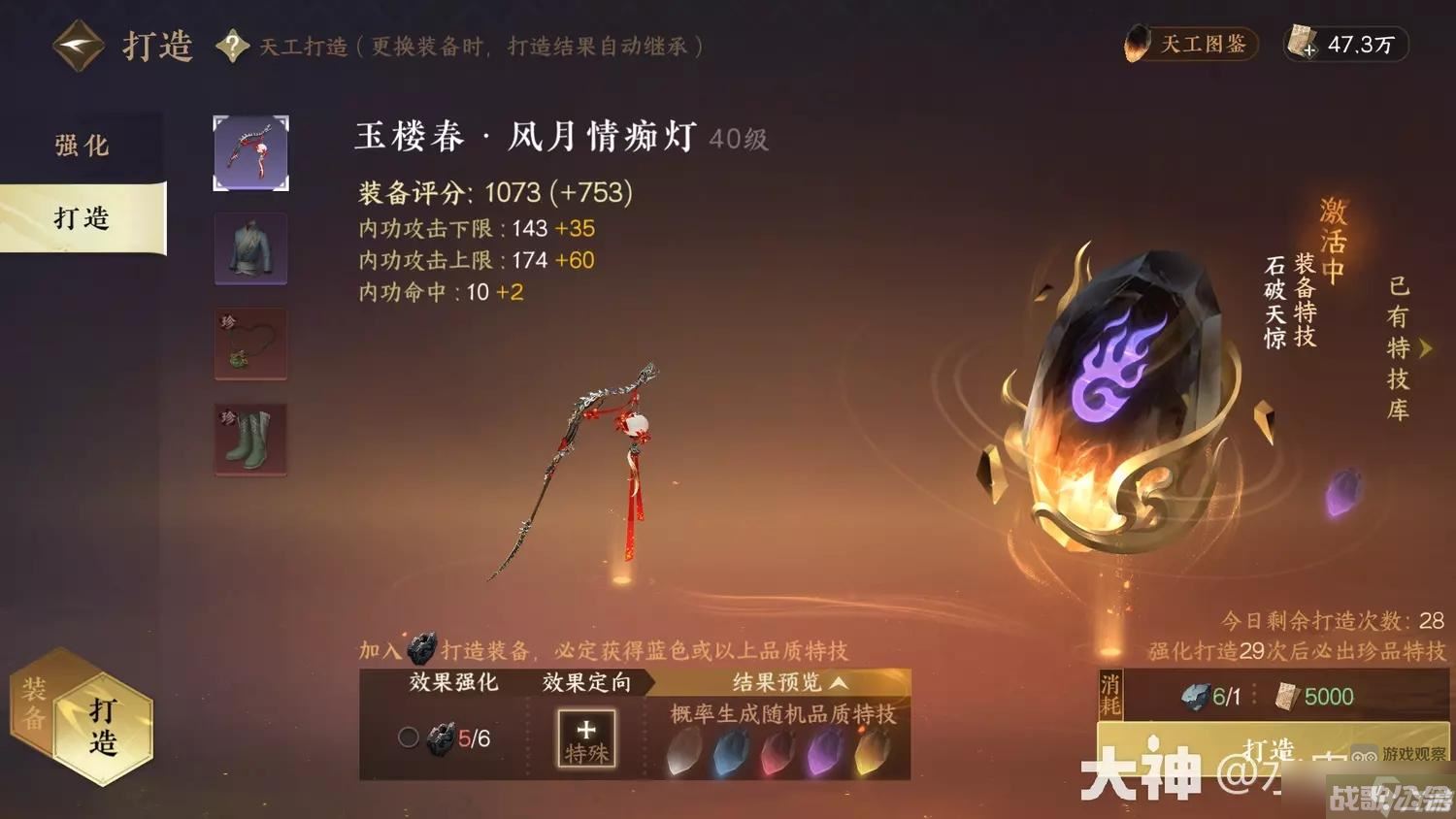Screen dimensions: 1456x819
Task: Select the 珍 necklace equipment slot
Action: click(x=250, y=344)
